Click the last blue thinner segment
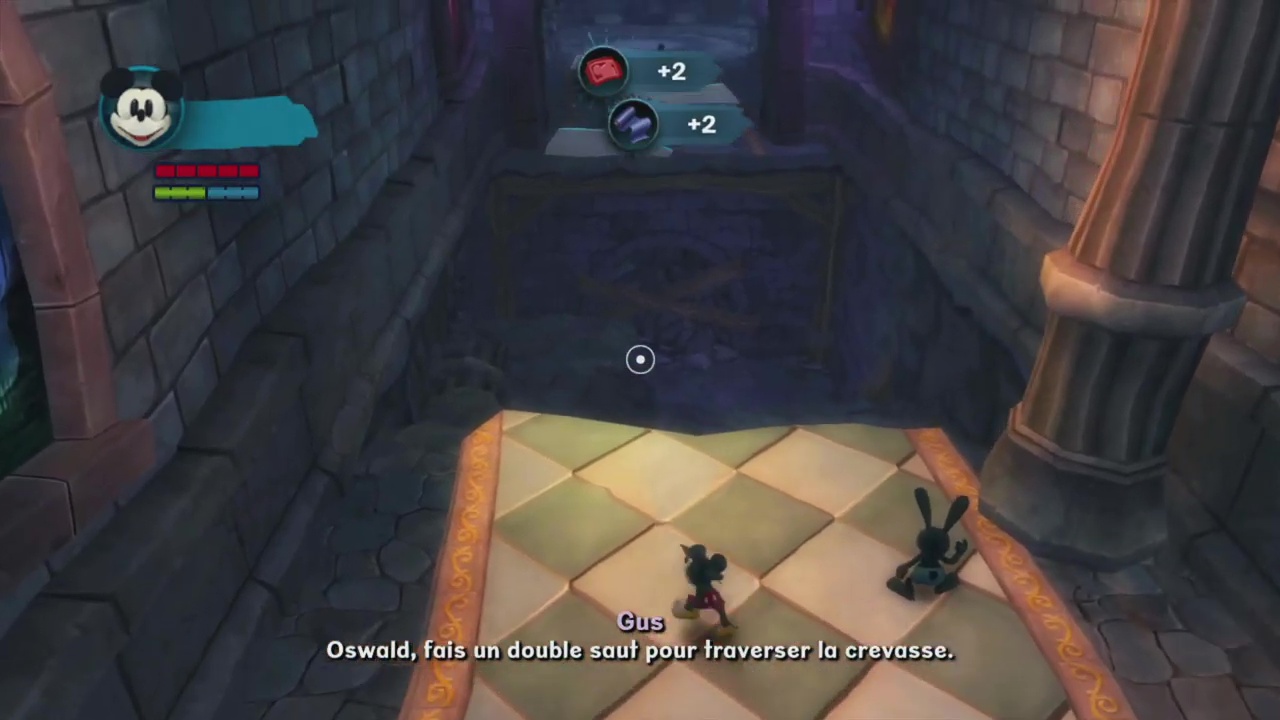Screen dimensions: 1280x720 (250, 193)
